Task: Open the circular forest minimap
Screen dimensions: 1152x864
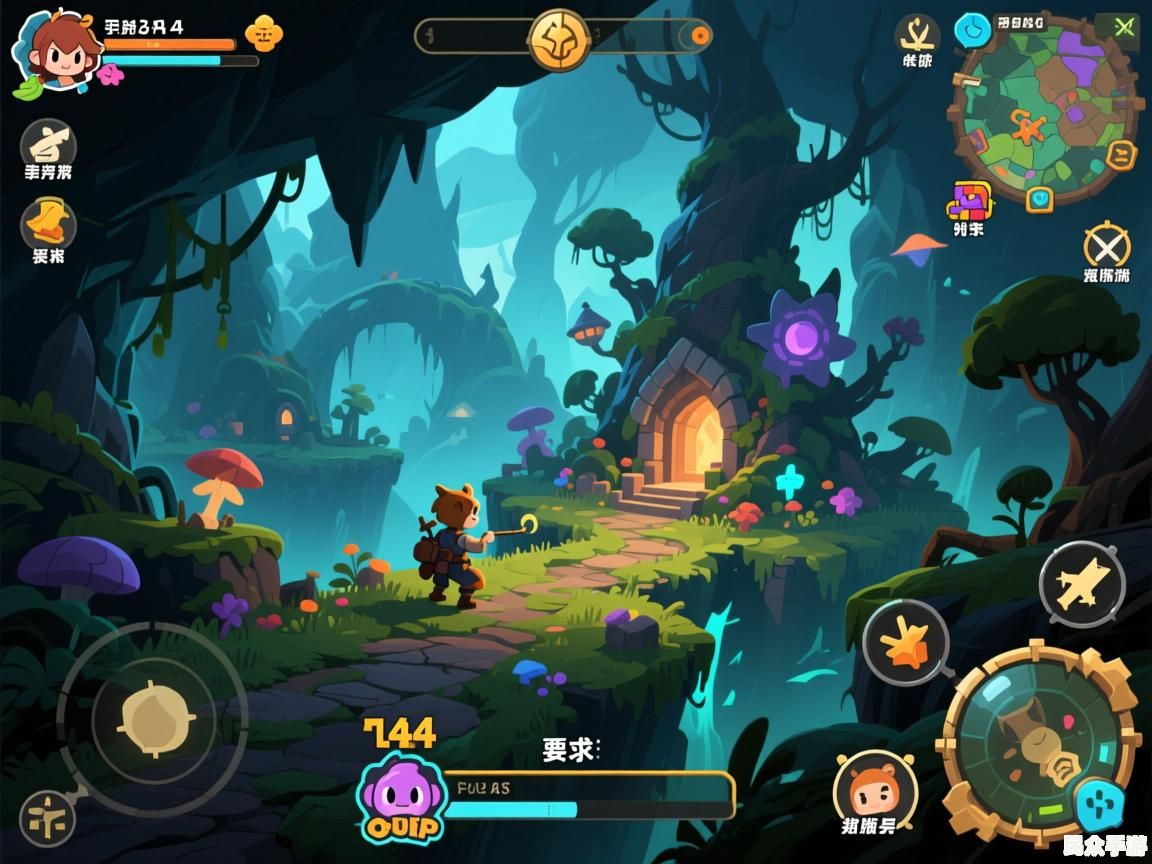Action: [1045, 108]
